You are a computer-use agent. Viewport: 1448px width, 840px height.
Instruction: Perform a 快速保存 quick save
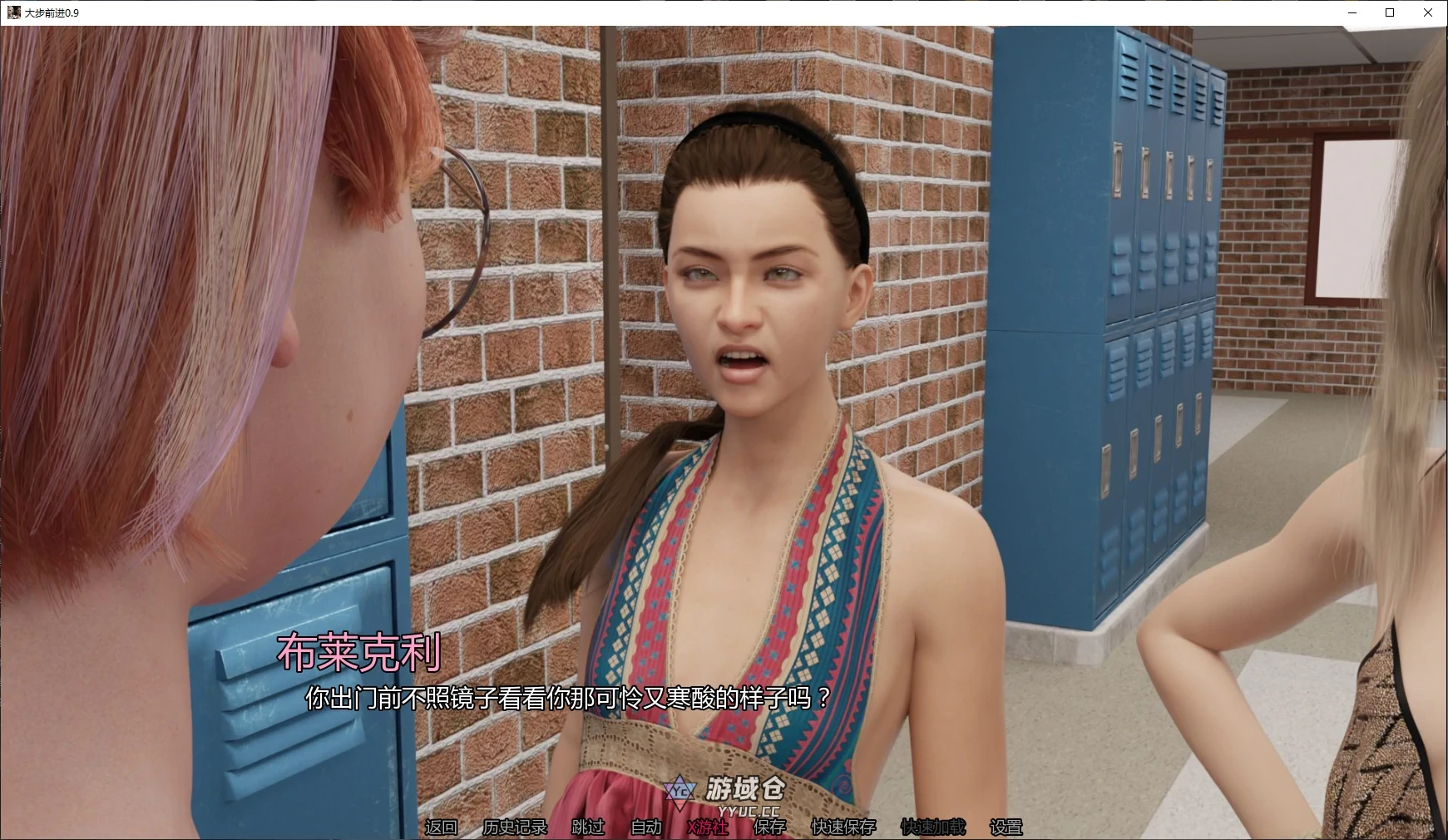[844, 828]
